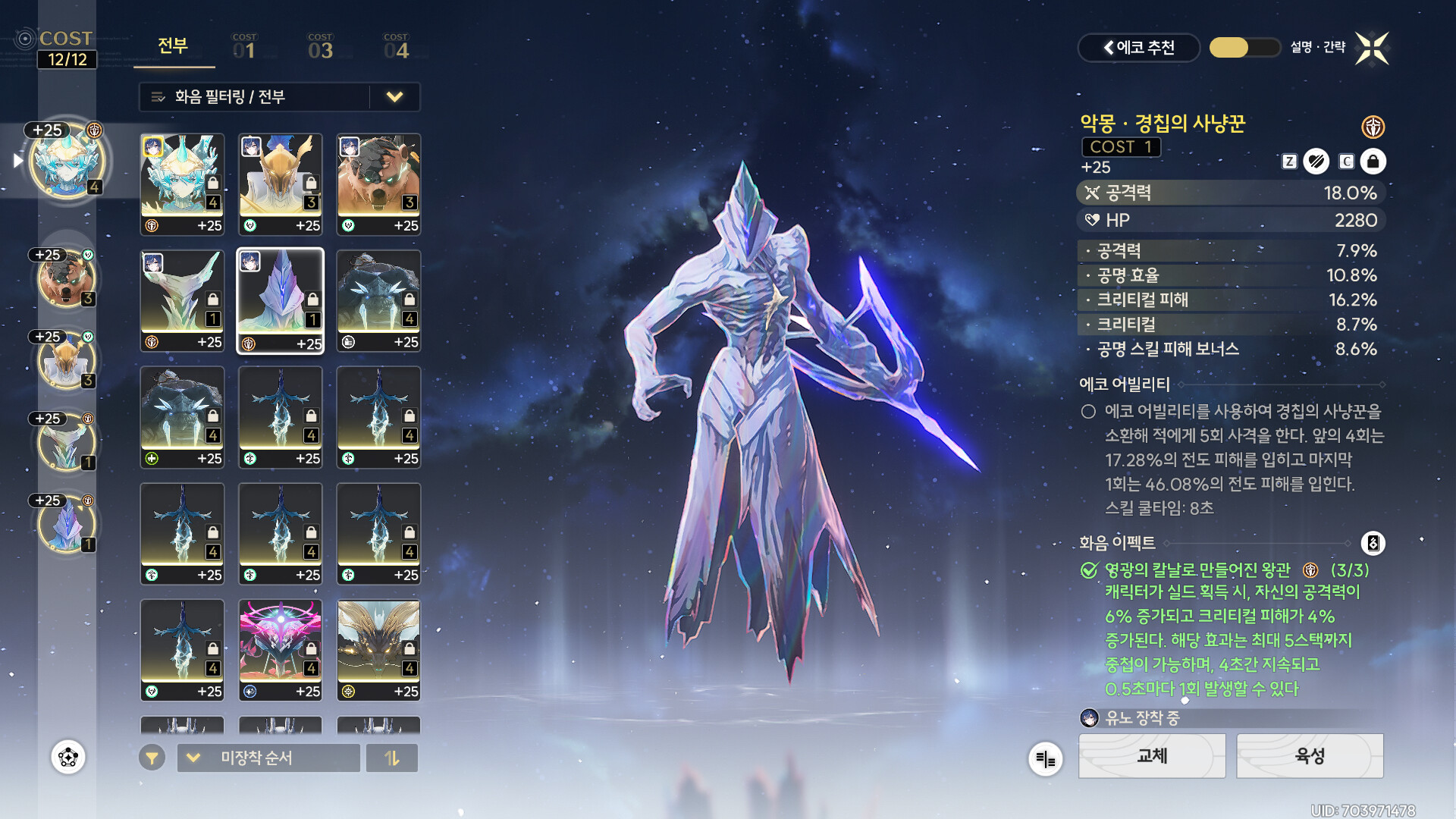
Task: Toggle the 설명·간략 description switch
Action: coord(1244,48)
